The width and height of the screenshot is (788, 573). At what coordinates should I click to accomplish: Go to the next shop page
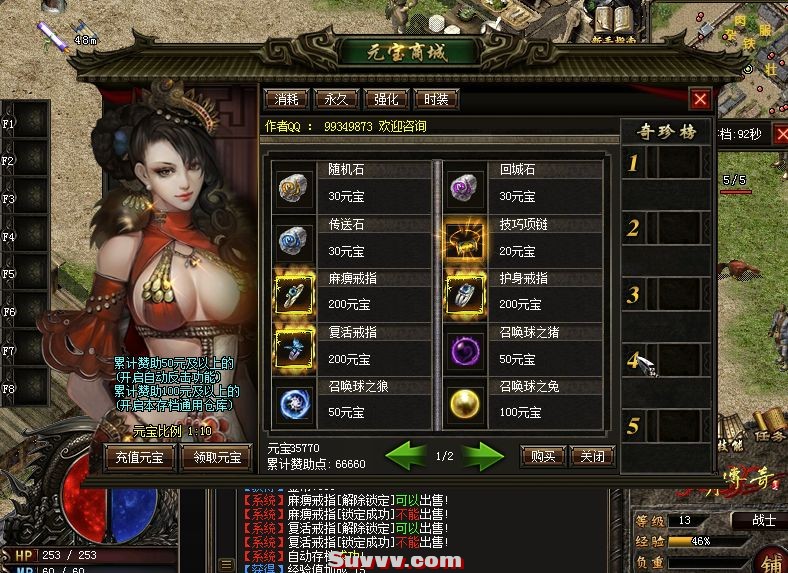484,456
